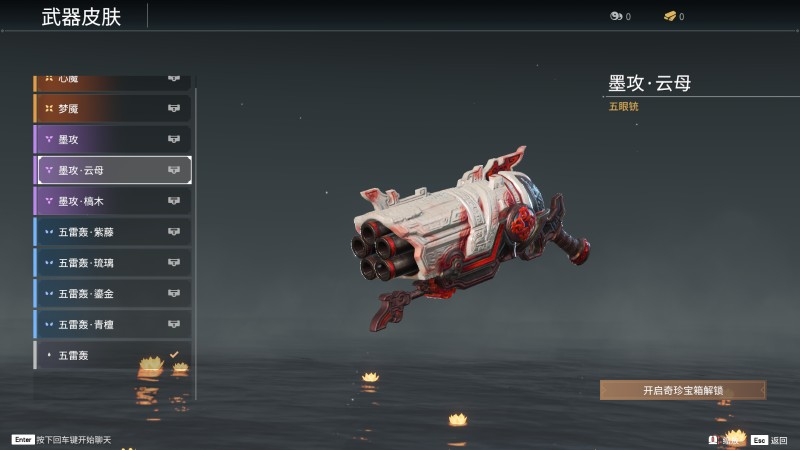
Task: Click 开启奇珍宝箱解锁 unlock button
Action: pyautogui.click(x=682, y=390)
